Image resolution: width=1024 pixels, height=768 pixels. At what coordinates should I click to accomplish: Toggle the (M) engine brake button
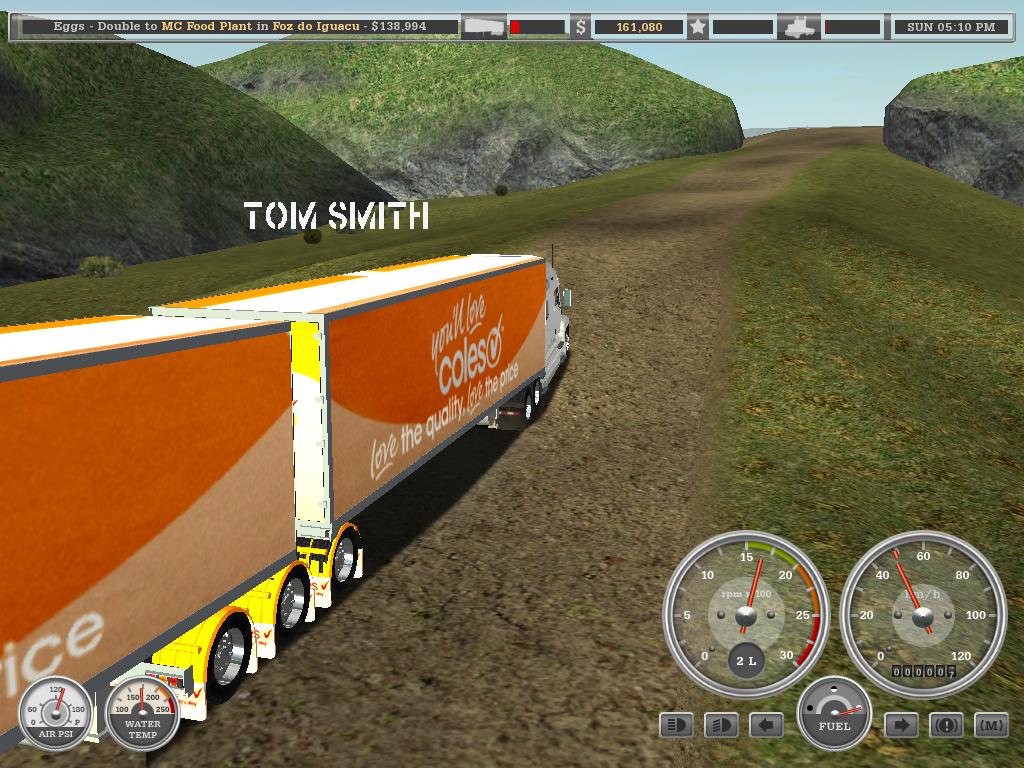point(991,725)
